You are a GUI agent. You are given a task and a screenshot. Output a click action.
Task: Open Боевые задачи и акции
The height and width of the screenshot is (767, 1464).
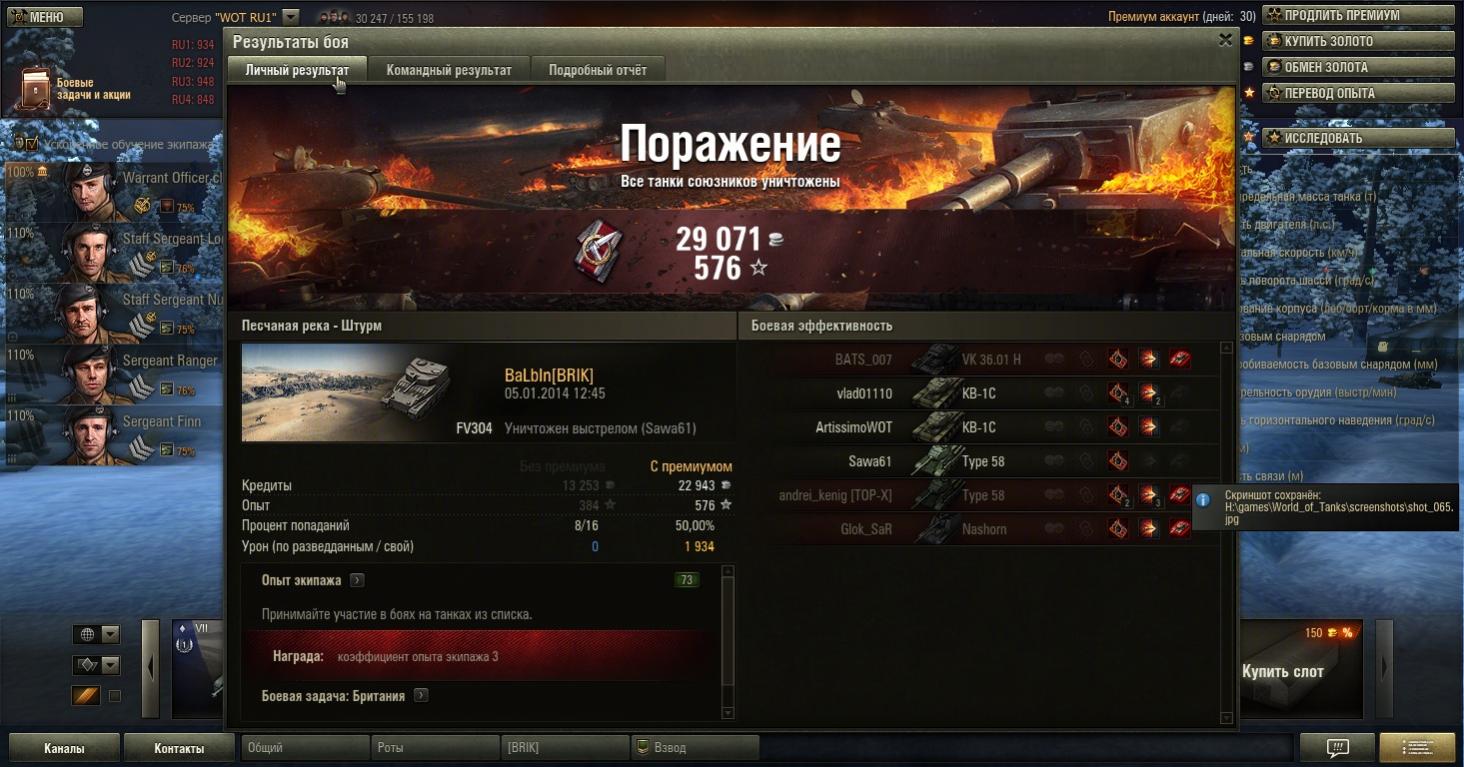70,88
